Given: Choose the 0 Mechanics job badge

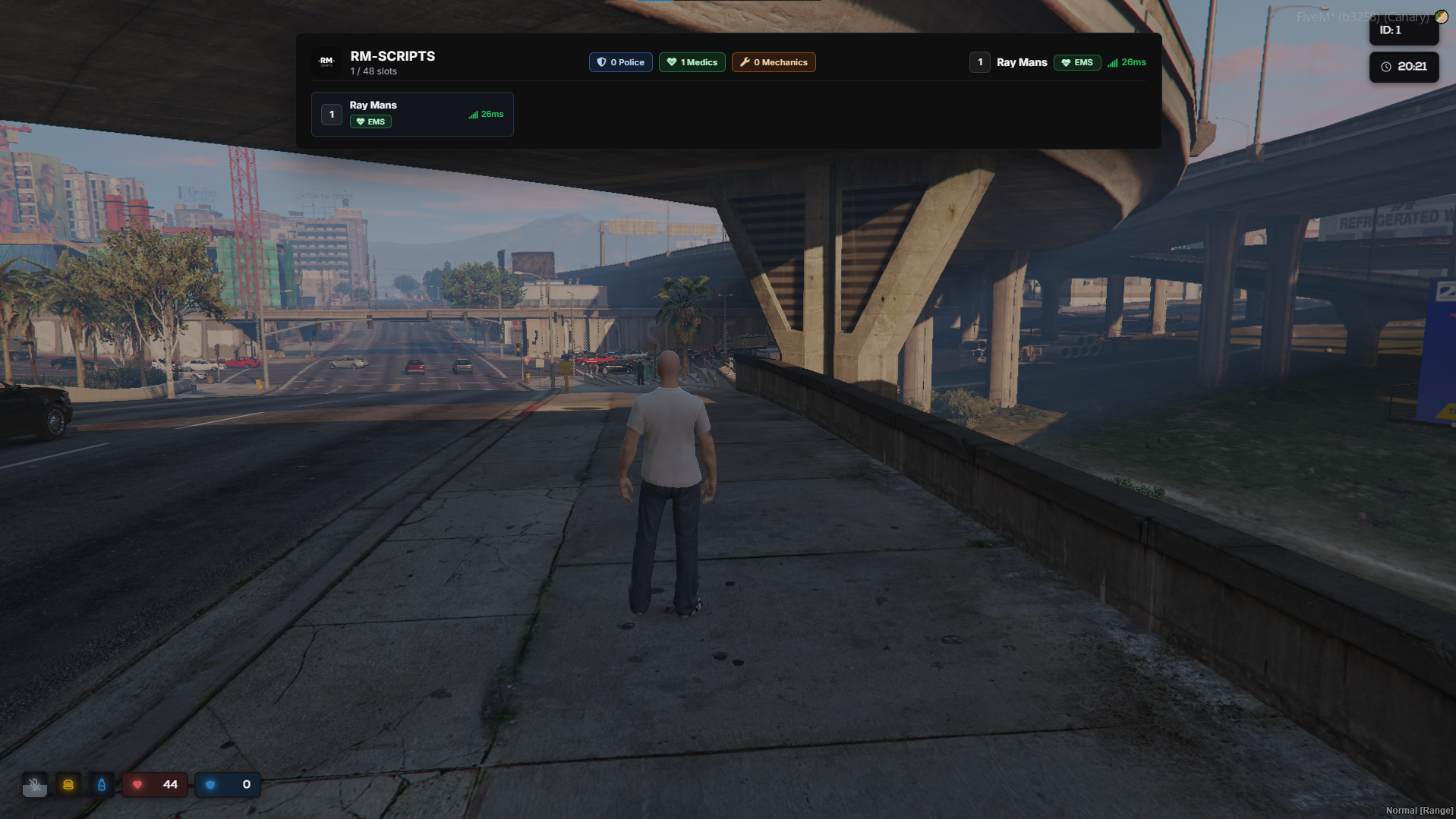Looking at the screenshot, I should point(774,62).
